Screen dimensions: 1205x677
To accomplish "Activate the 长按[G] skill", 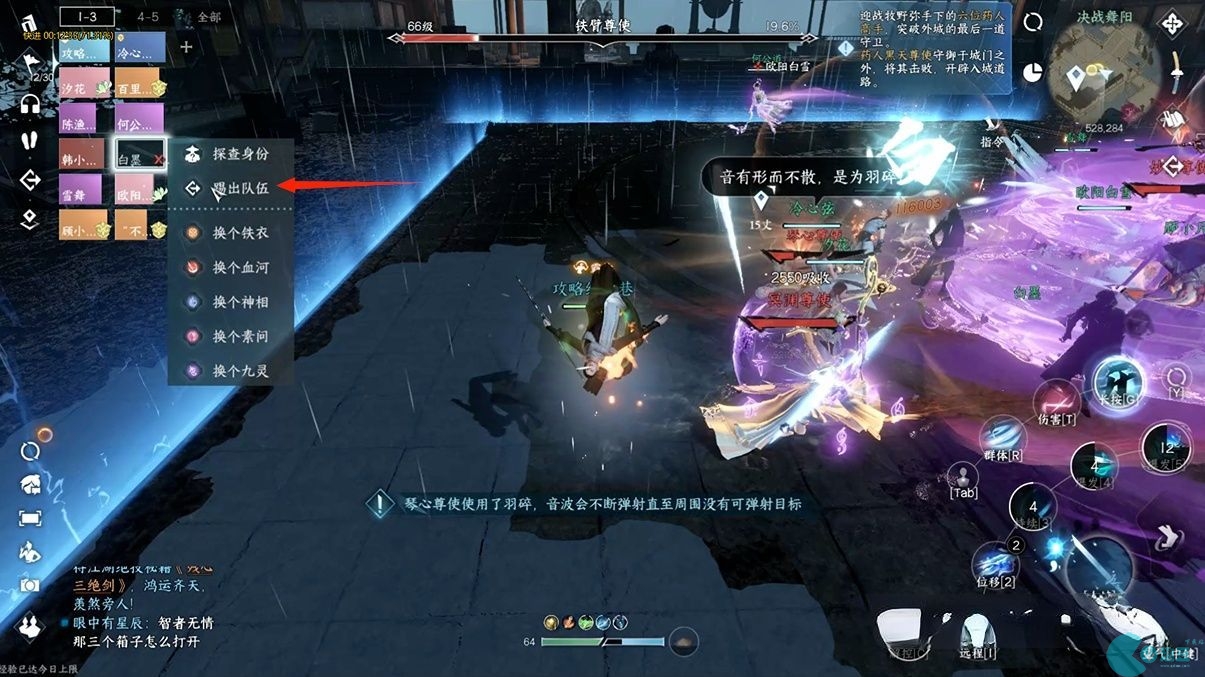I will (x=1118, y=383).
